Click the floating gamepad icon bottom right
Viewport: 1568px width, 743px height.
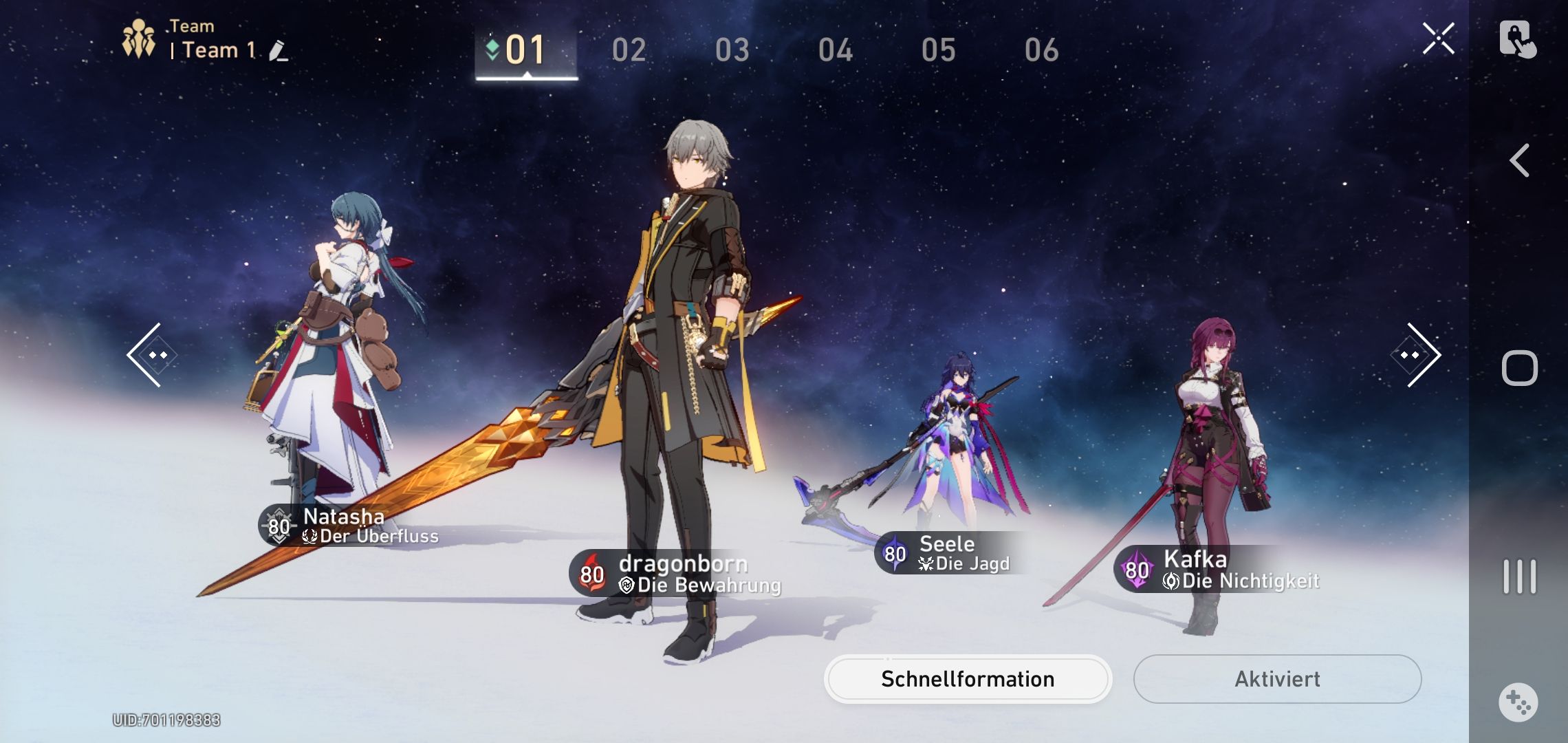point(1516,702)
